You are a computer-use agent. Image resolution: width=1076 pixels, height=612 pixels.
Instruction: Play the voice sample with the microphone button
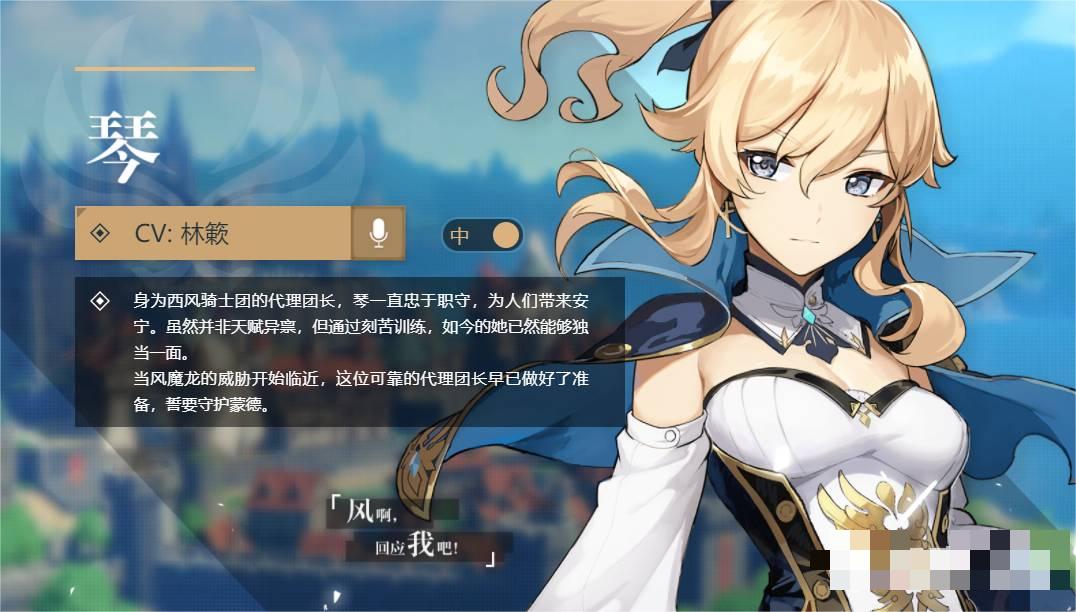(378, 233)
